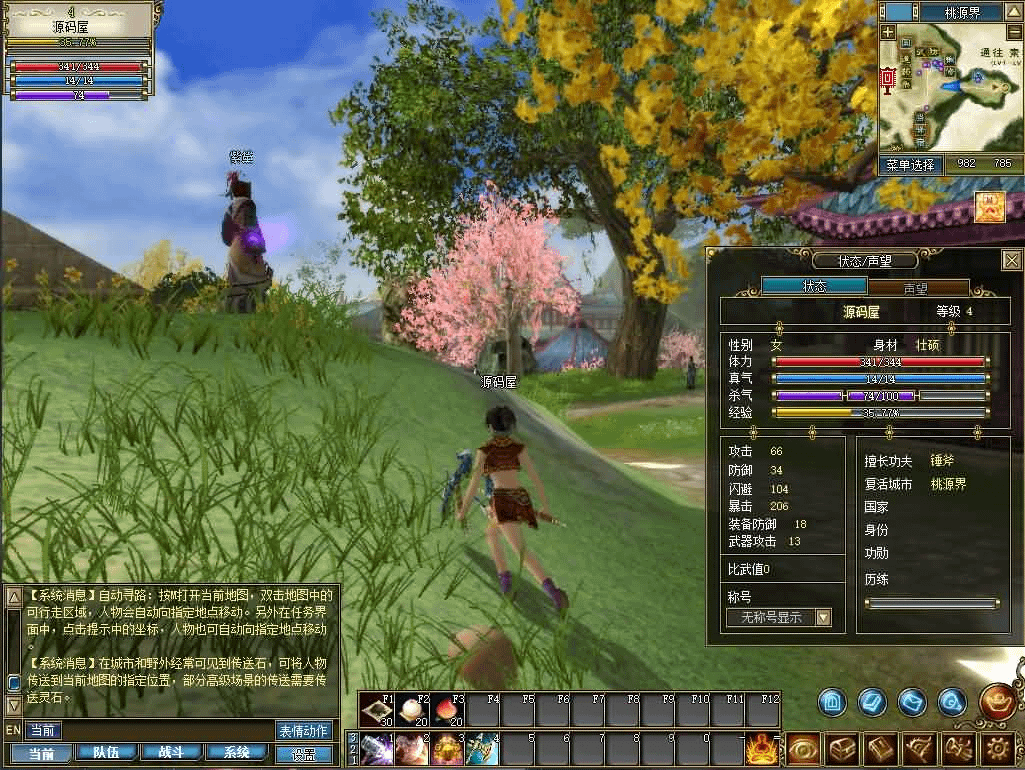The height and width of the screenshot is (770, 1025).
Task: Click the red gold ingot shop button
Action: pyautogui.click(x=997, y=701)
